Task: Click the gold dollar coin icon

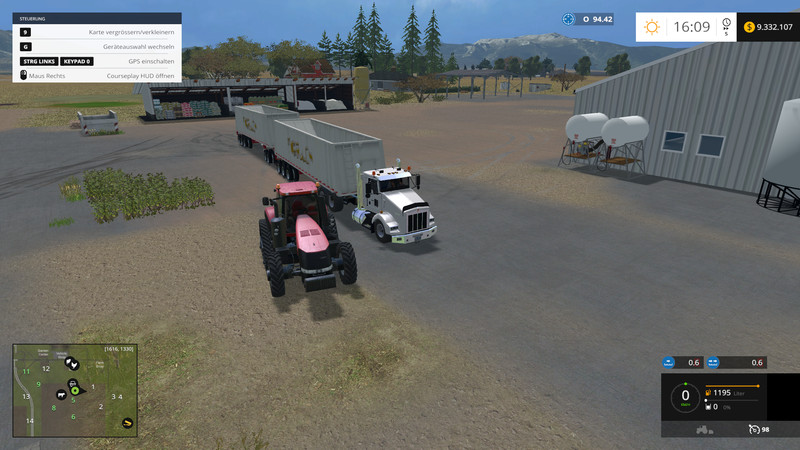Action: tap(749, 27)
